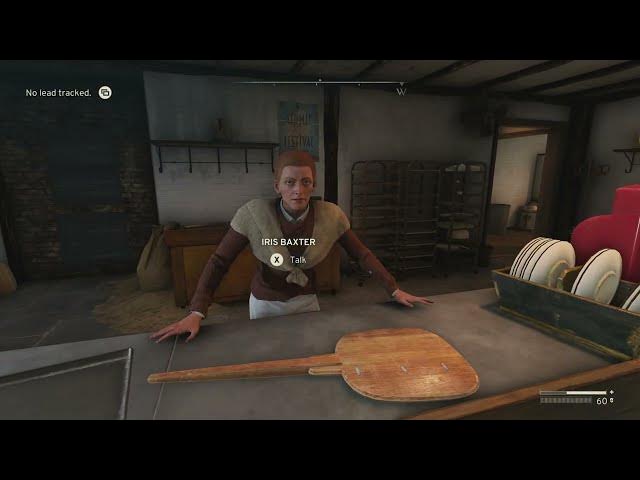
Task: Open the lead tracker icon beside No lead tracked
Action: 105,93
